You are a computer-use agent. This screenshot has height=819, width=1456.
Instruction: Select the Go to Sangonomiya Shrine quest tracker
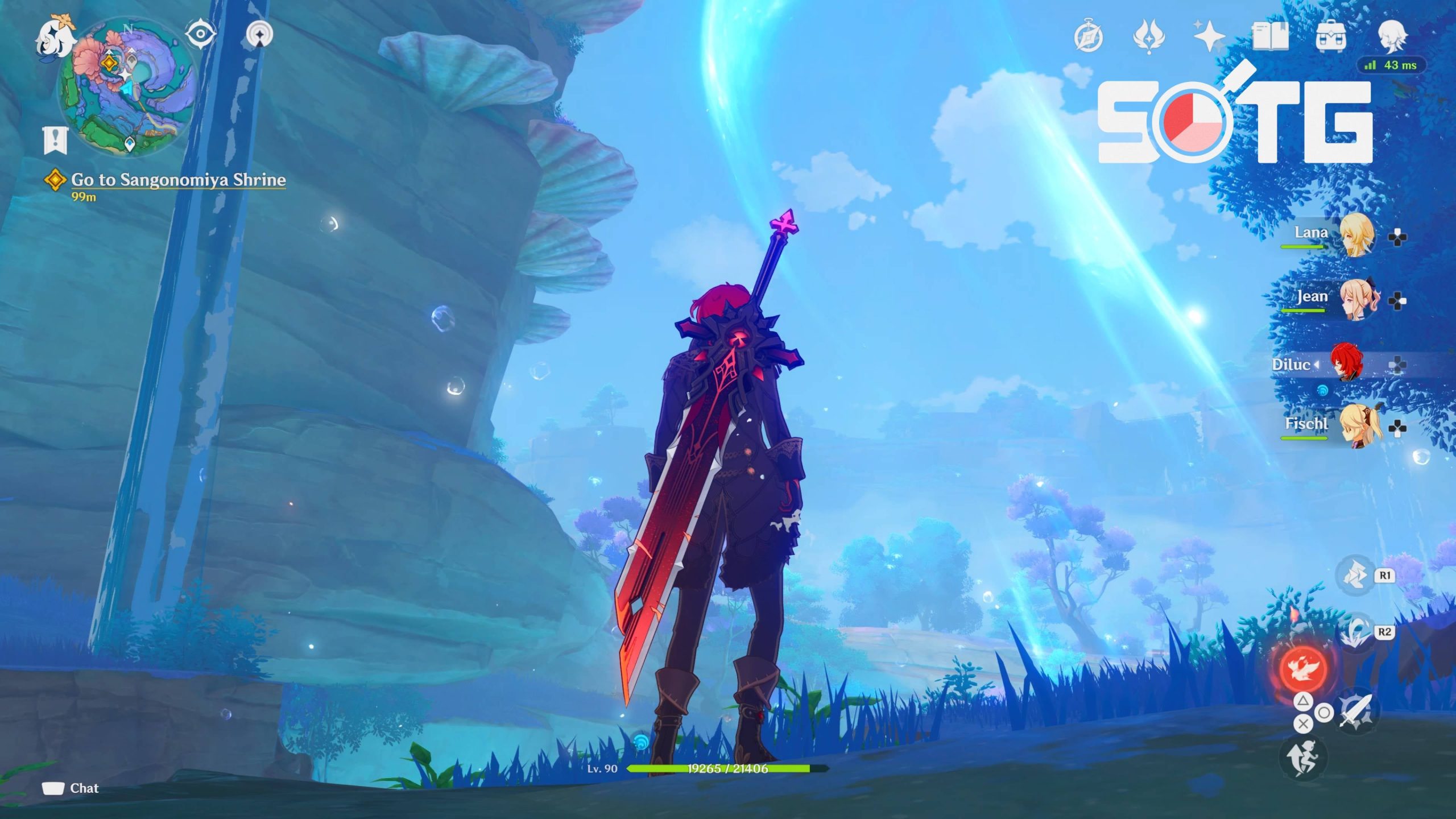177,180
